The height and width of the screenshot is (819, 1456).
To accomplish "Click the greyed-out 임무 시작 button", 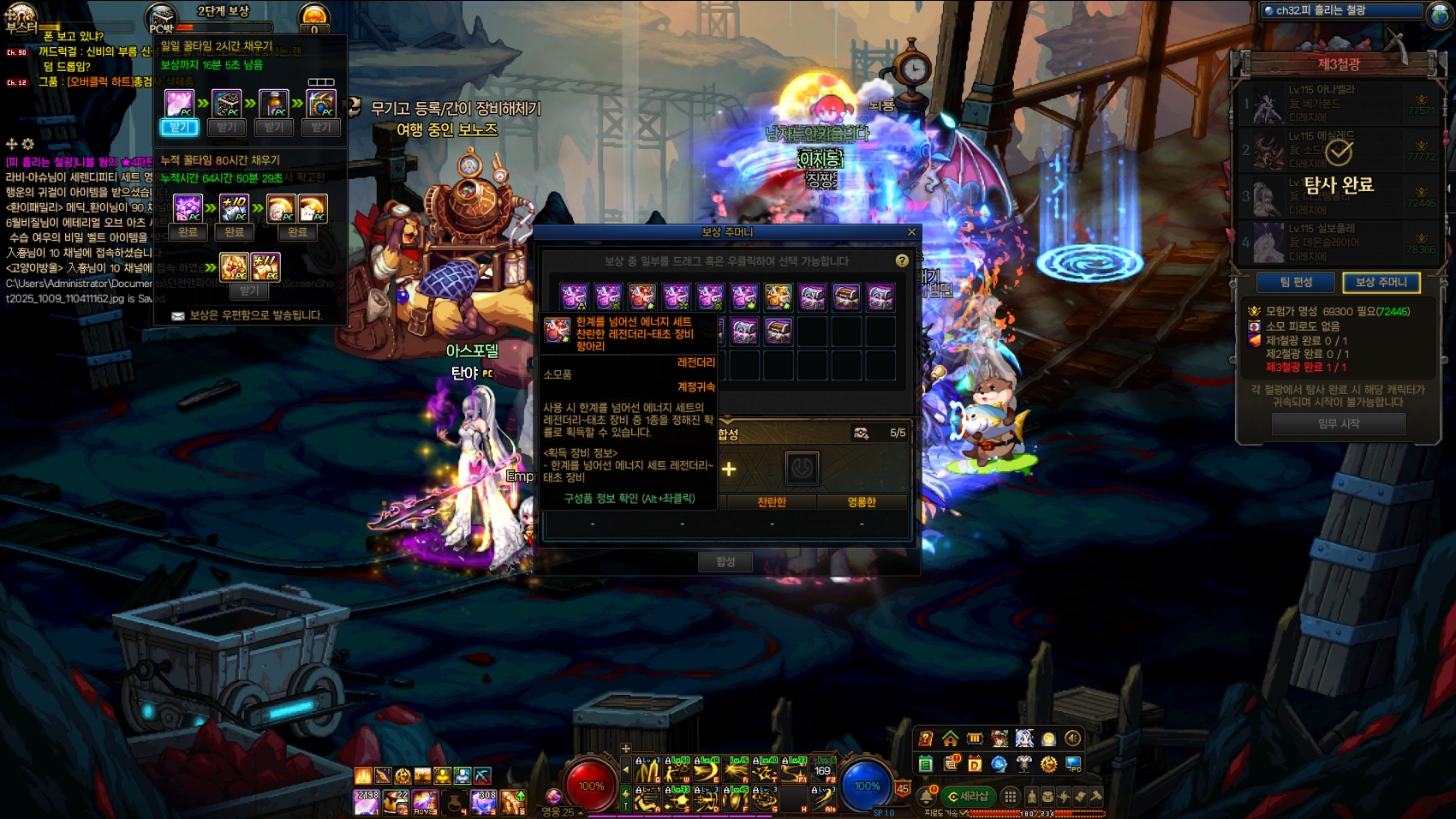I will pyautogui.click(x=1338, y=424).
